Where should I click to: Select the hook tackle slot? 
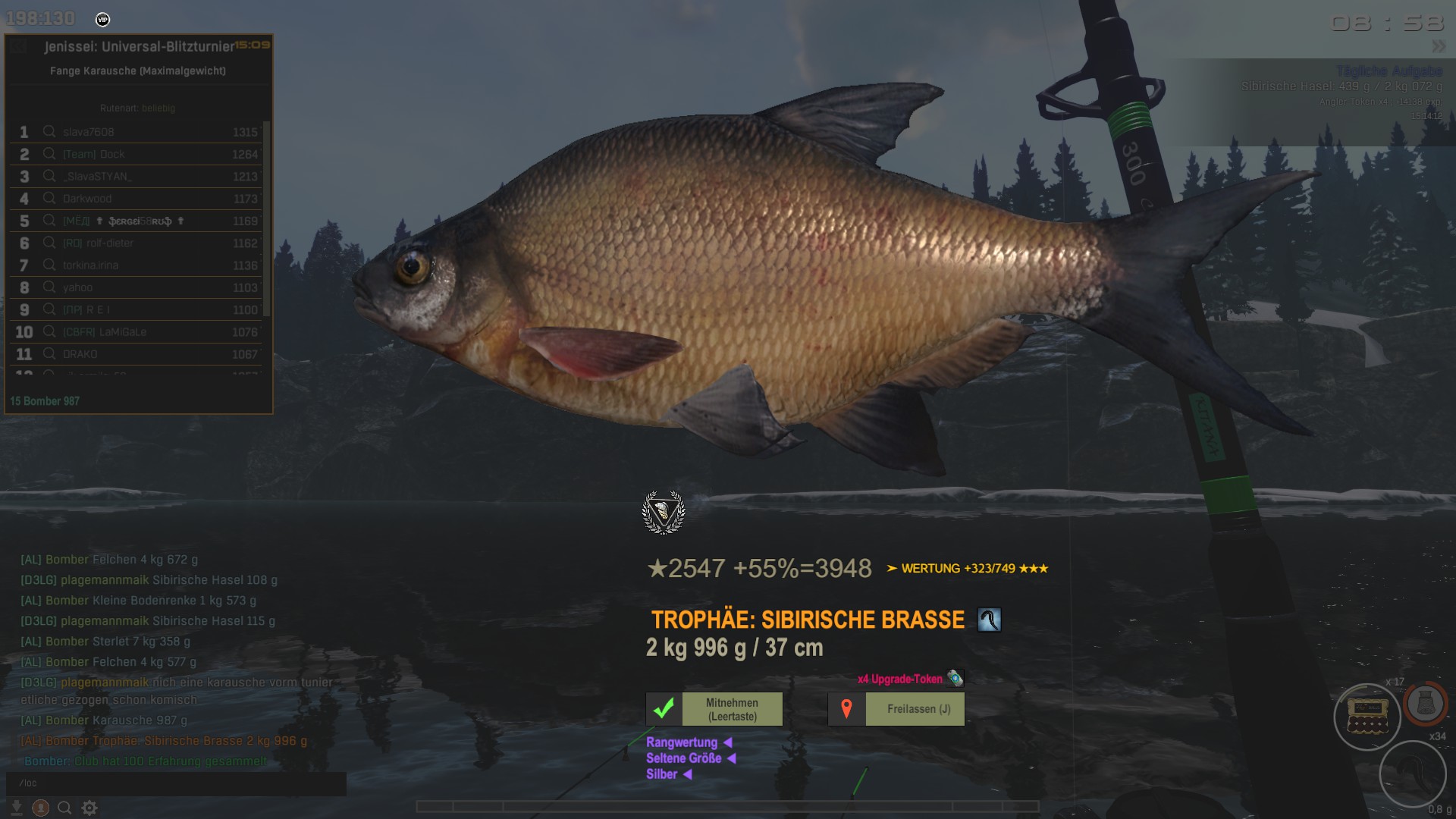(1412, 773)
